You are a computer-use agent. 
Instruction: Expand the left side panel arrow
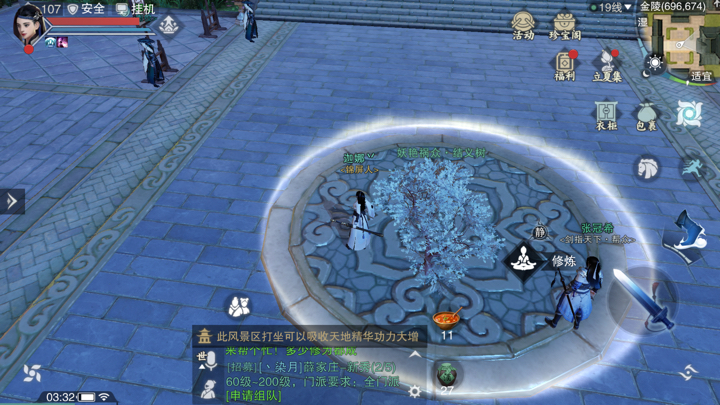tap(12, 201)
